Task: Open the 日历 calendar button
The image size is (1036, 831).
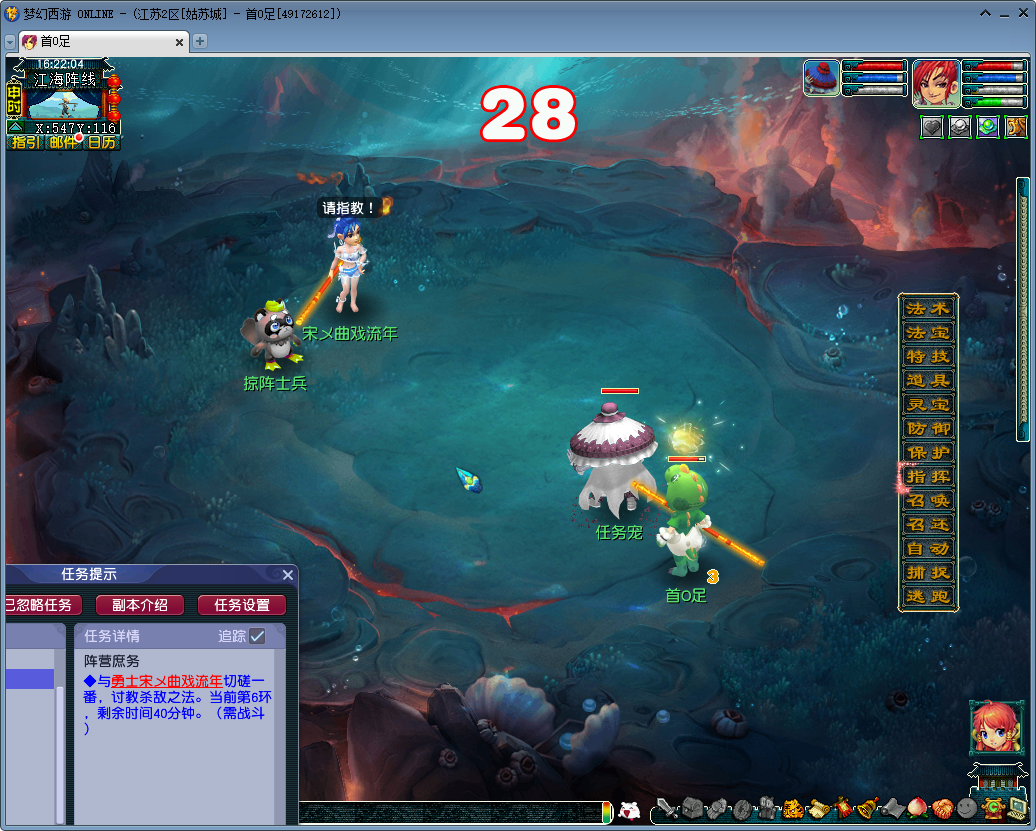Action: [x=101, y=142]
